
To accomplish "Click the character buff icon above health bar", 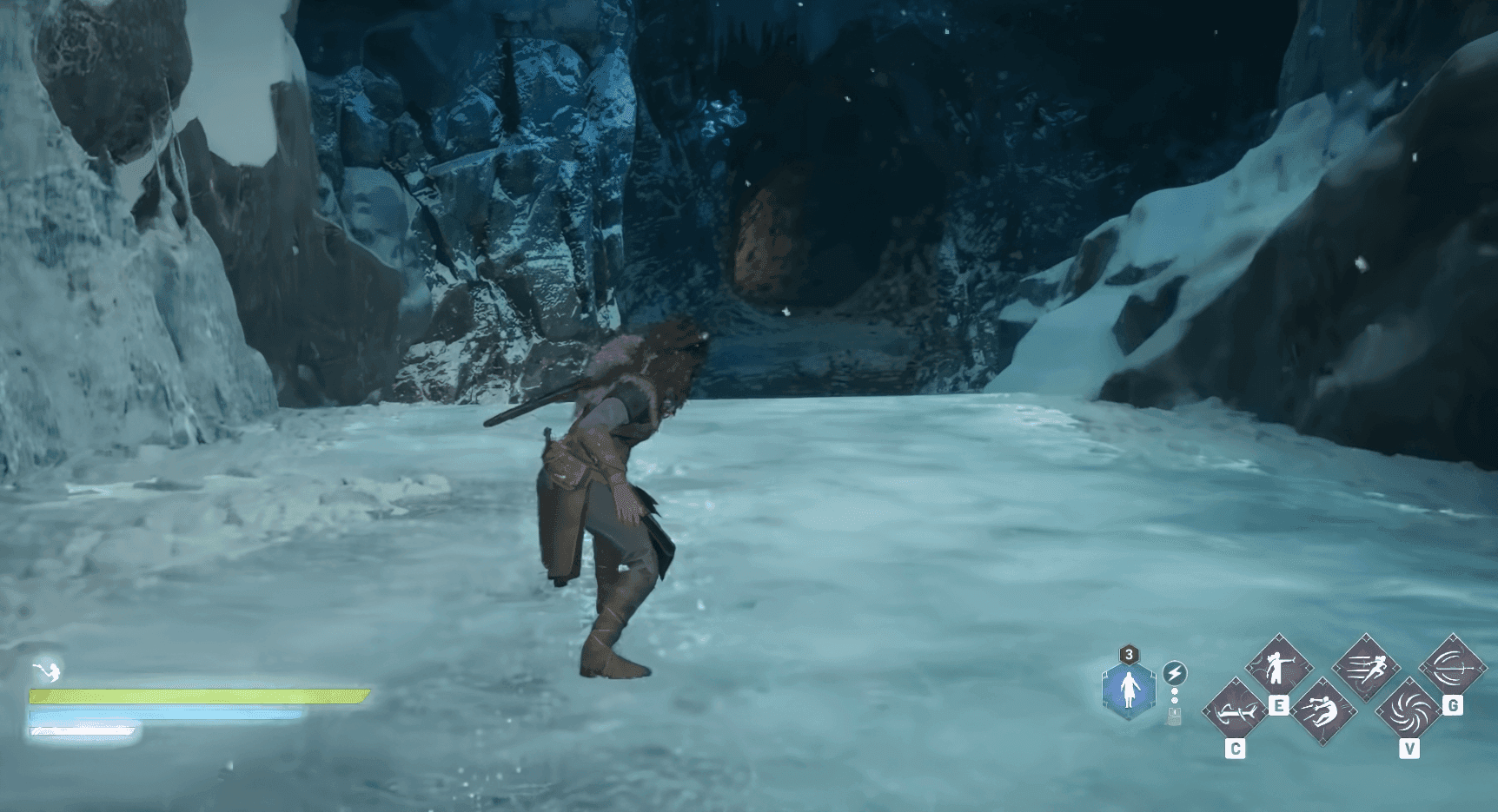I will pos(46,670).
